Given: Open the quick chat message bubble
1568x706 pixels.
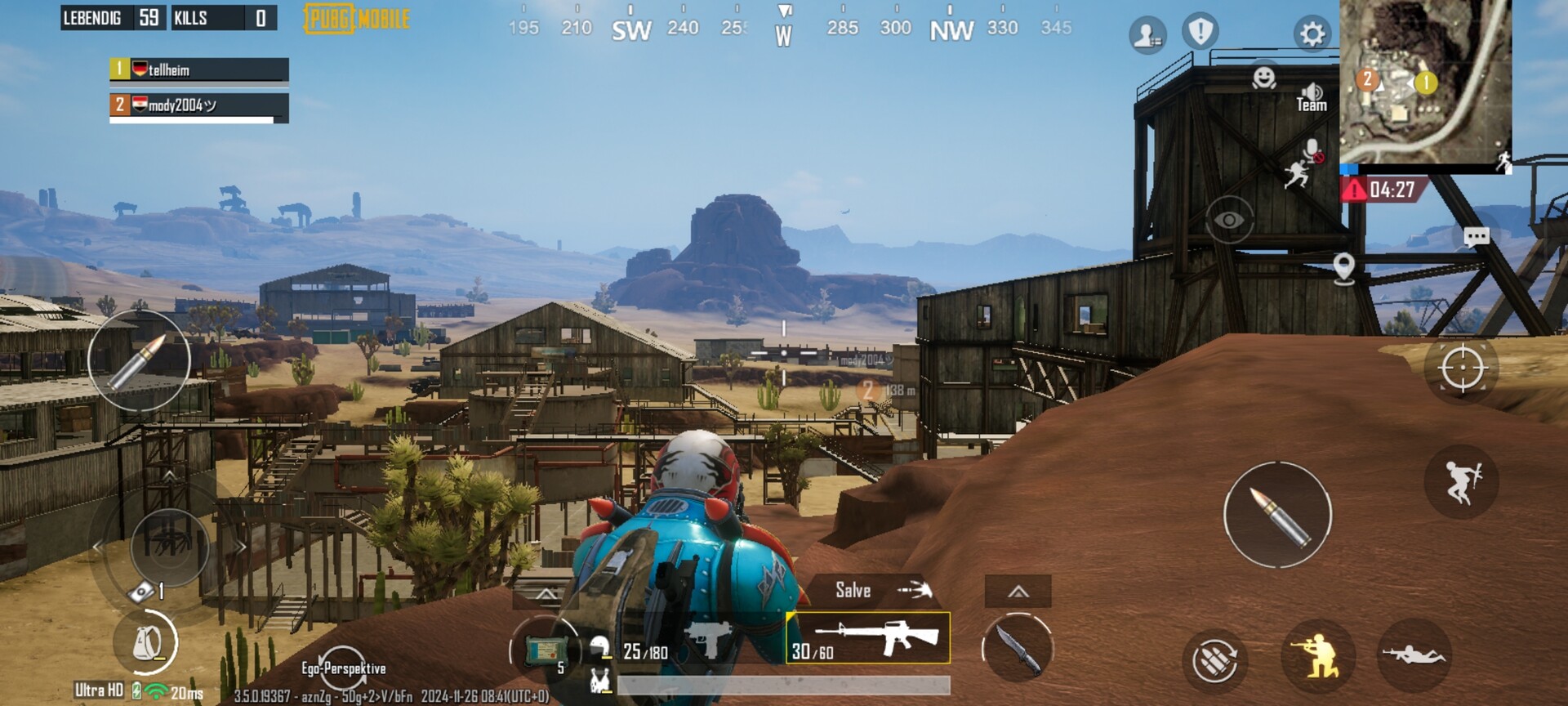Looking at the screenshot, I should coord(1476,237).
